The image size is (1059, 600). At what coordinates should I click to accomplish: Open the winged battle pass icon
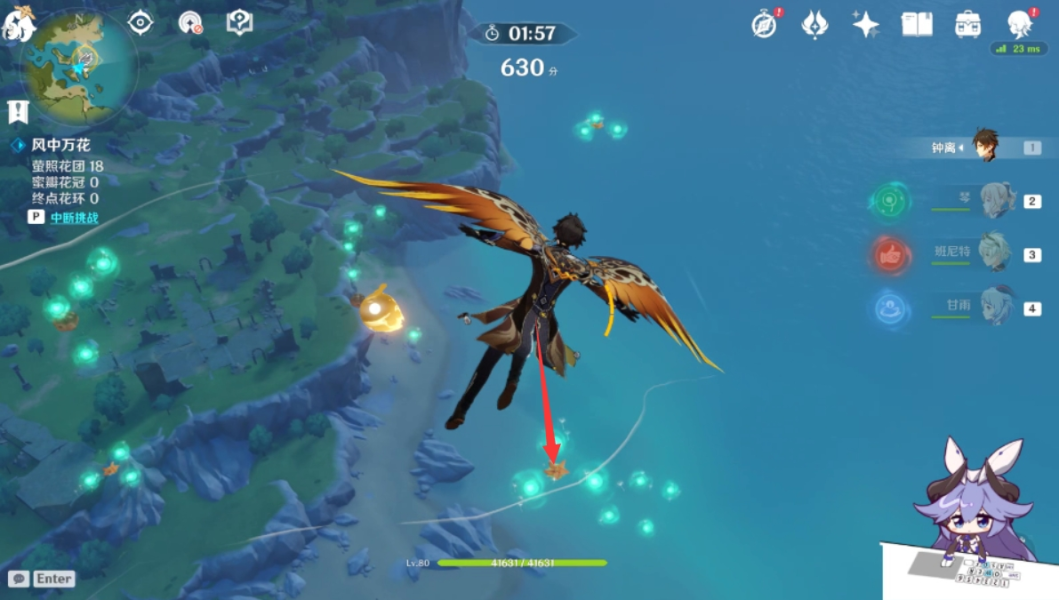click(815, 25)
